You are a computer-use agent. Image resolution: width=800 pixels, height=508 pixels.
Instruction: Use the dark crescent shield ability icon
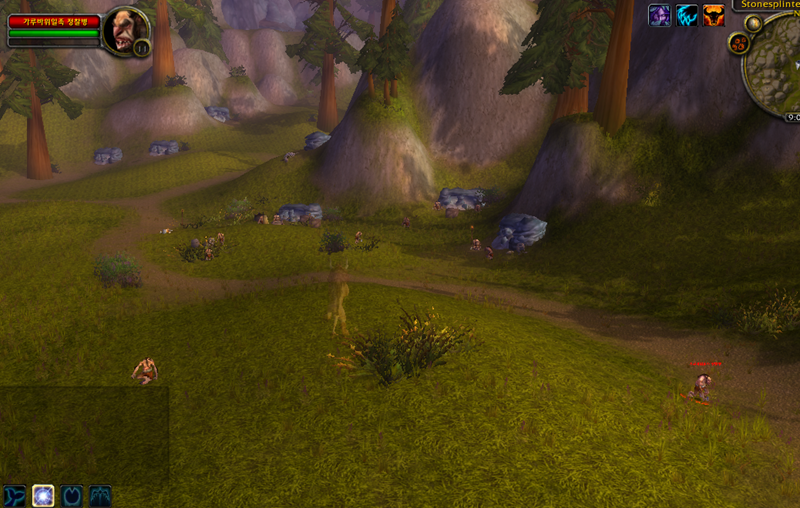coord(72,495)
